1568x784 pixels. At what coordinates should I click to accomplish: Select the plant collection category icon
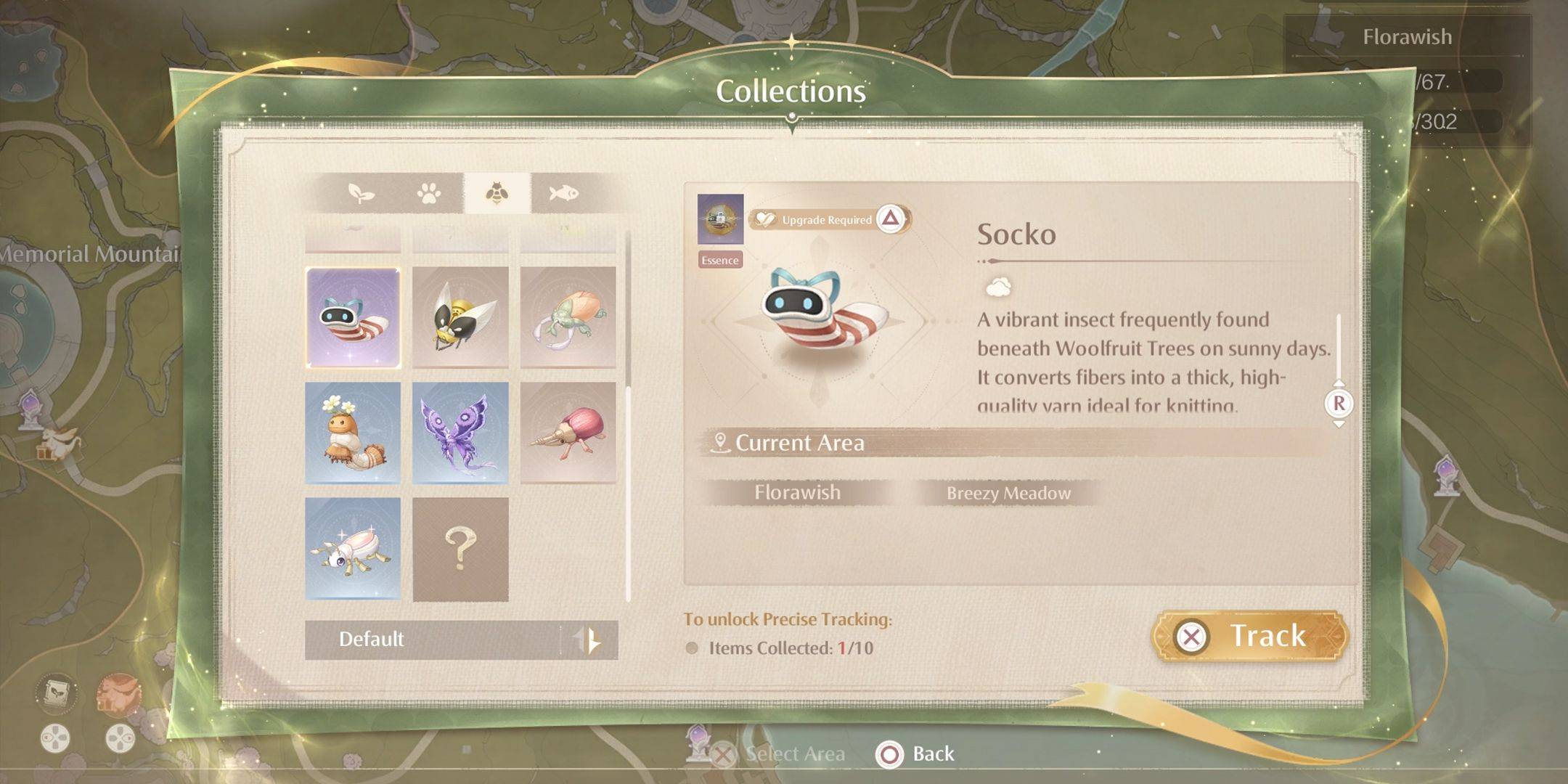coord(361,192)
